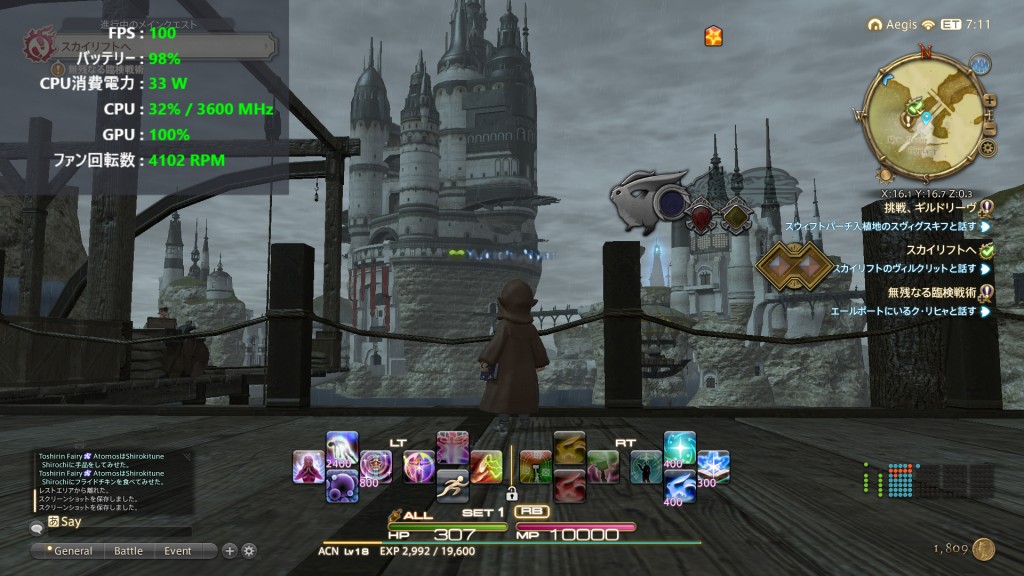Select the 無残なる臨検戦術 quest entry

930,292
